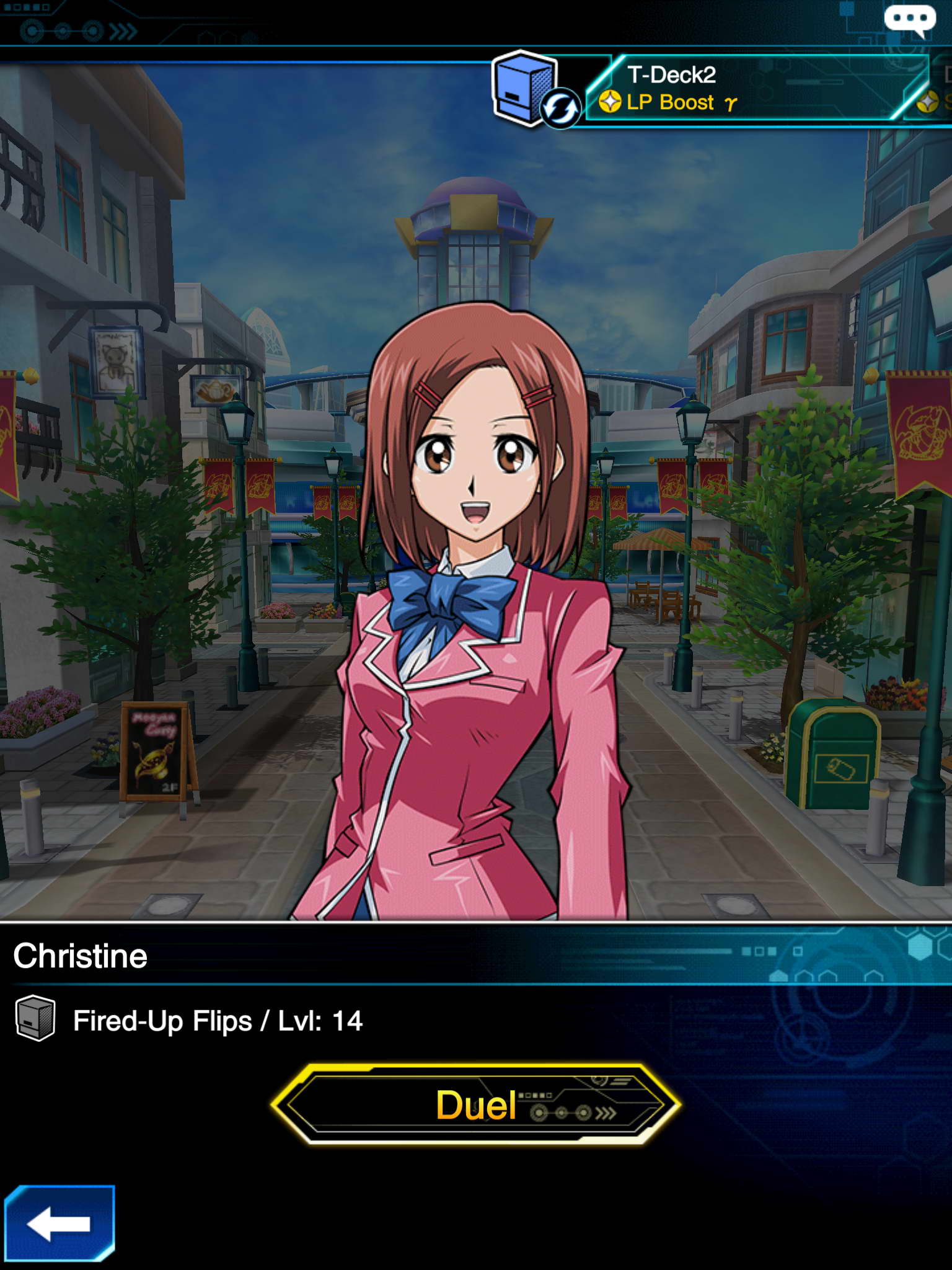The width and height of the screenshot is (952, 1270).
Task: Open the chat speech bubble
Action: 909,19
